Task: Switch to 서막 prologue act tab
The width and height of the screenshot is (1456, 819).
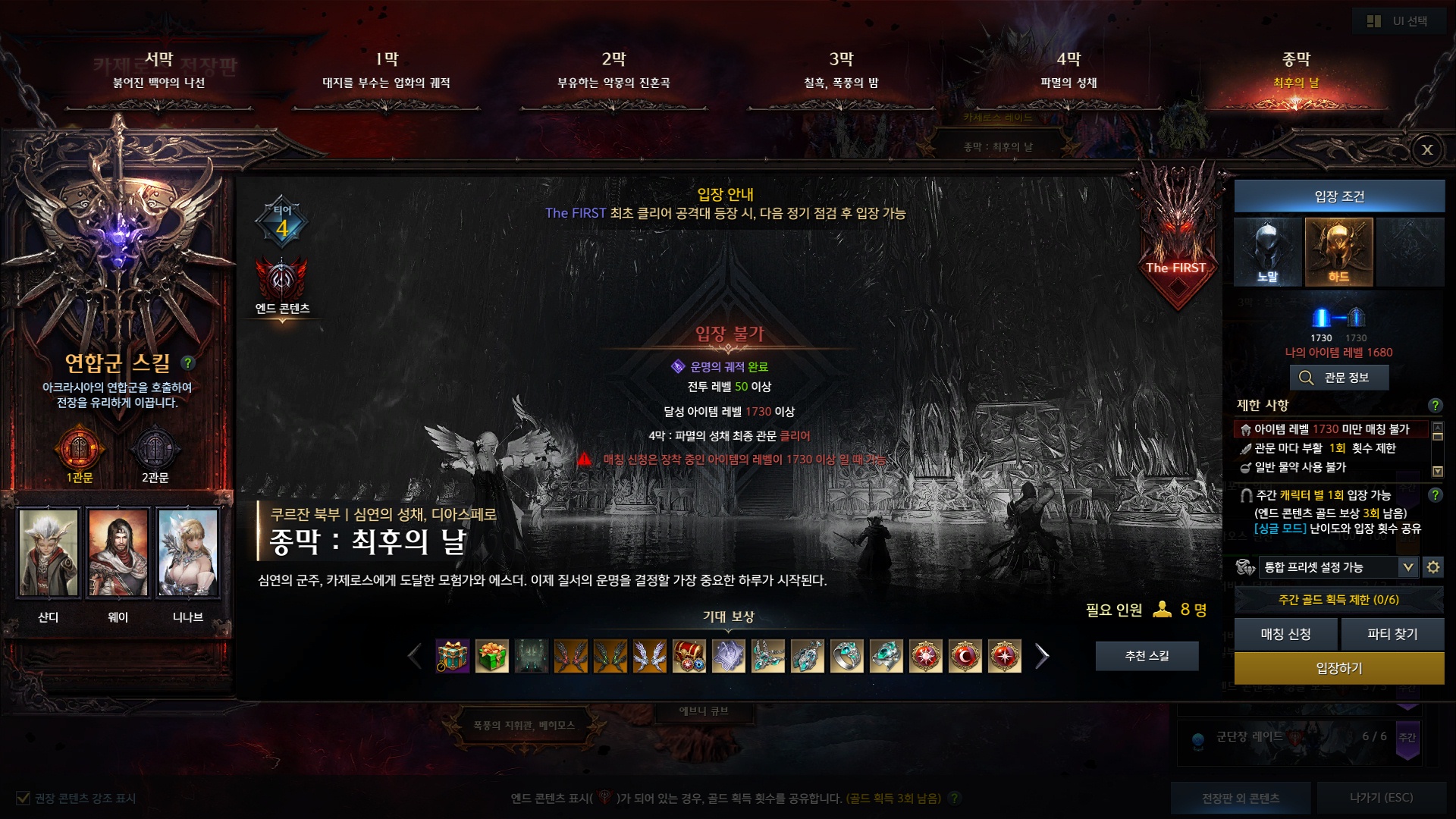Action: click(x=159, y=70)
